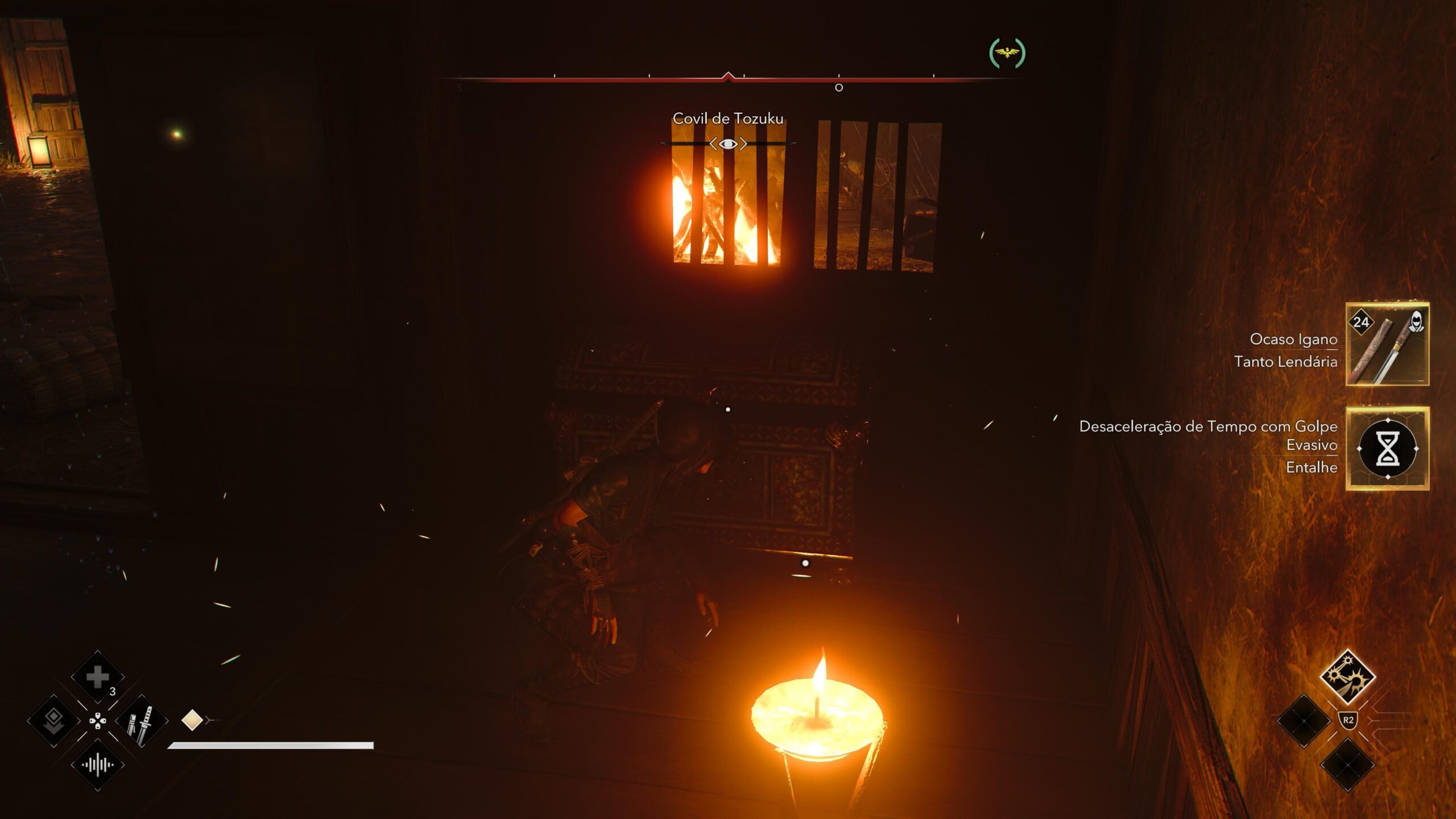The image size is (1456, 819).
Task: Activate the spiked burst ability diamond
Action: pos(1347,677)
